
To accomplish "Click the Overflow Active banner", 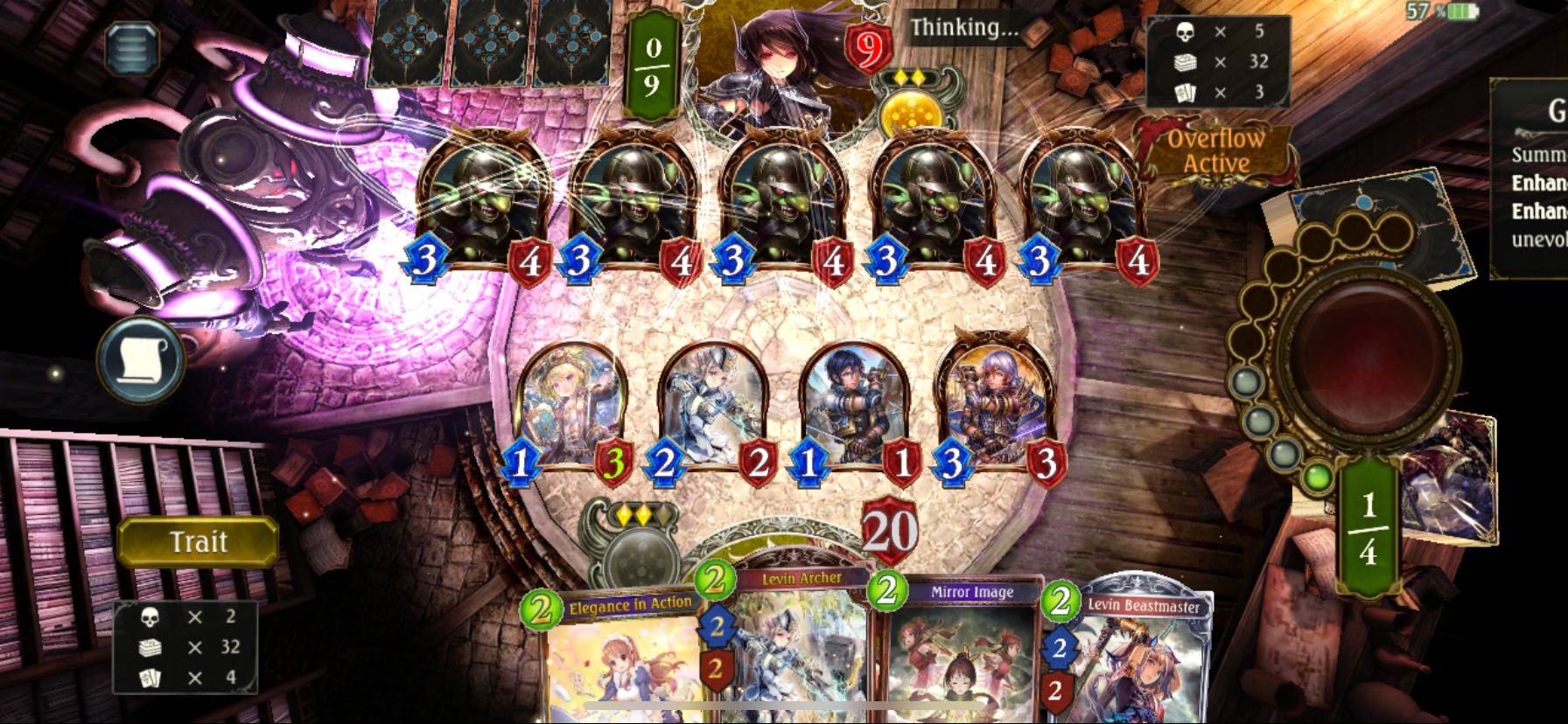I will point(1218,150).
